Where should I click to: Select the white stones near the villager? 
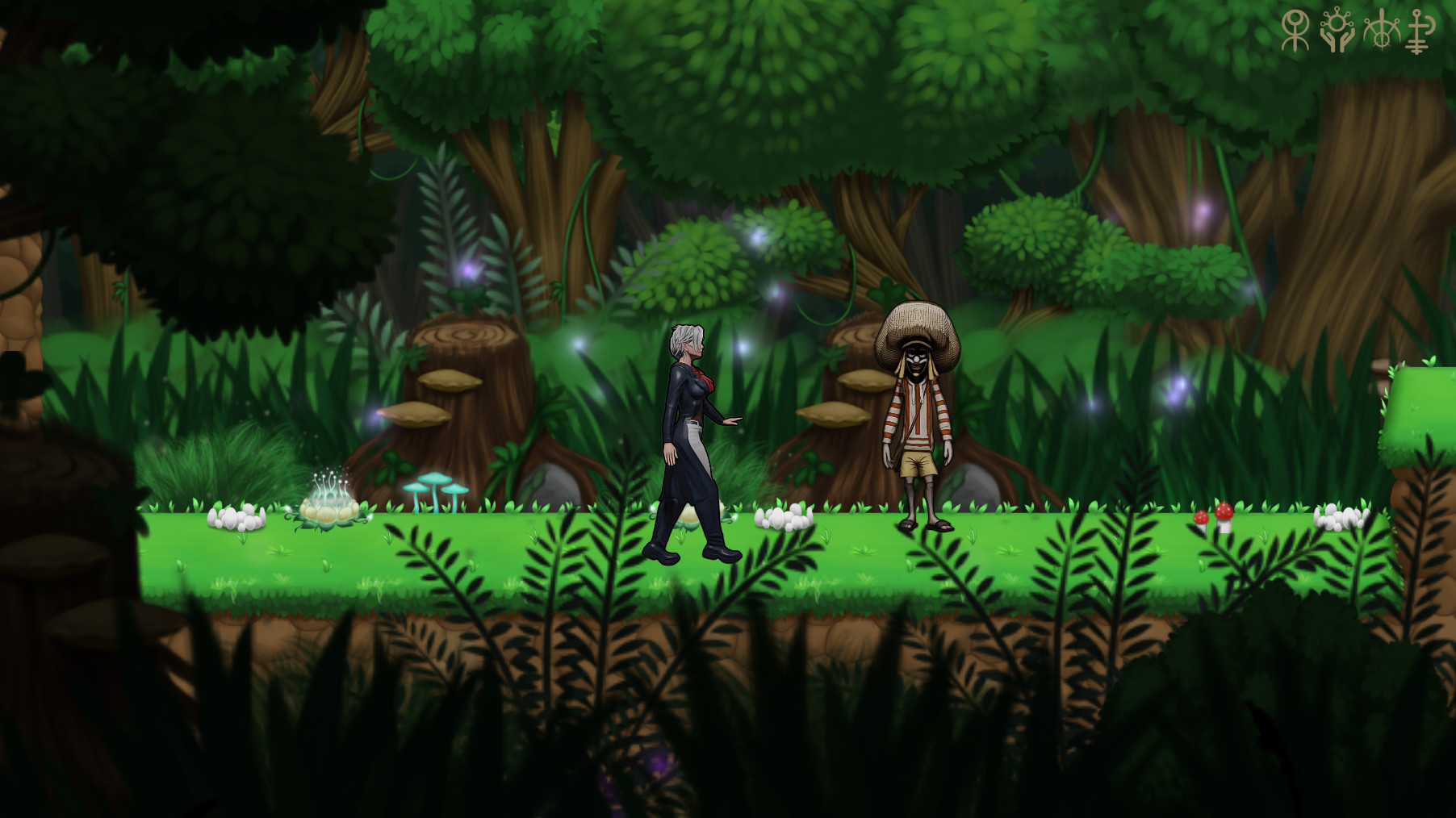781,518
